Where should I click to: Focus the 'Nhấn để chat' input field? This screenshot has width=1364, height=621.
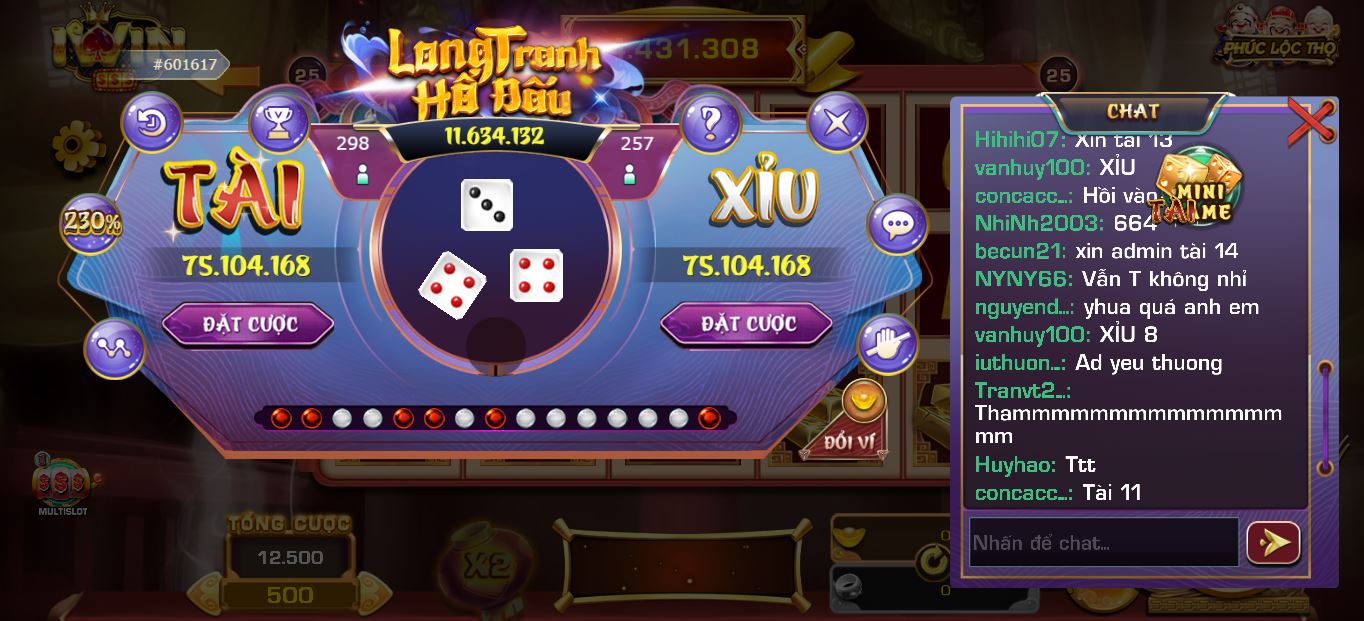(1103, 543)
